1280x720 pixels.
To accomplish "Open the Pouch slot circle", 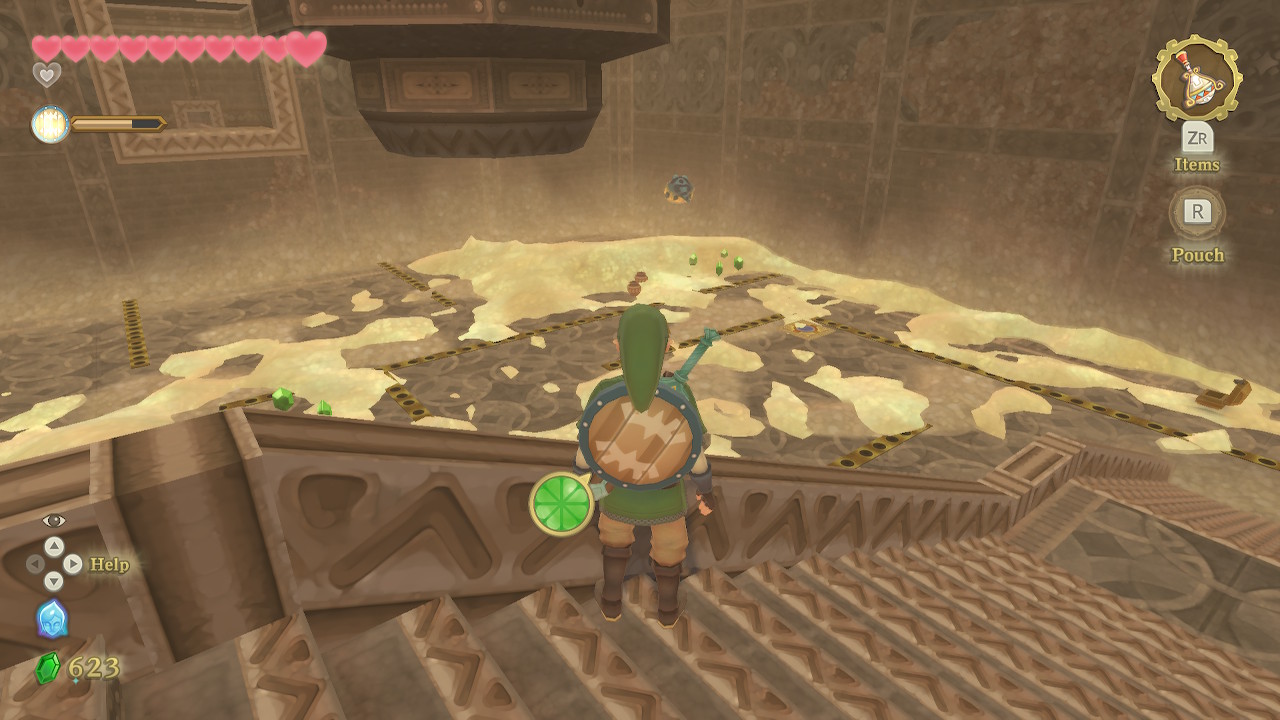I will [1197, 212].
